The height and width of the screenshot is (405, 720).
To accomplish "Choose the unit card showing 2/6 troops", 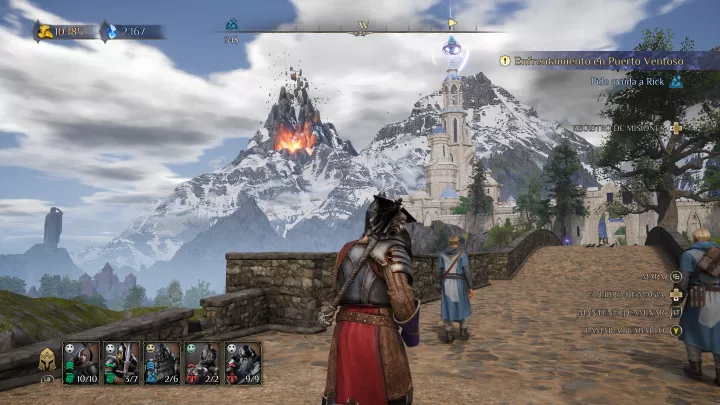I will (x=163, y=363).
